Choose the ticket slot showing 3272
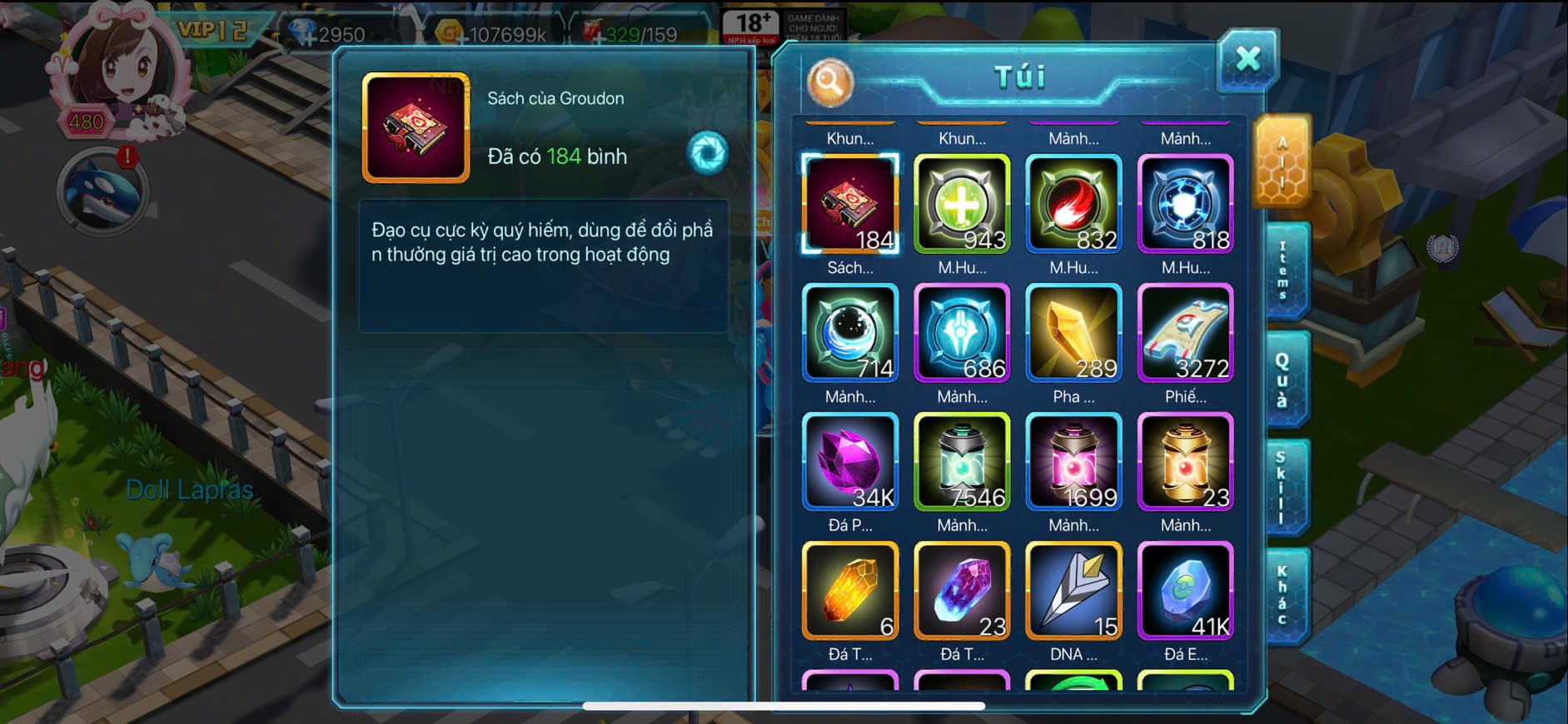 click(x=1185, y=332)
